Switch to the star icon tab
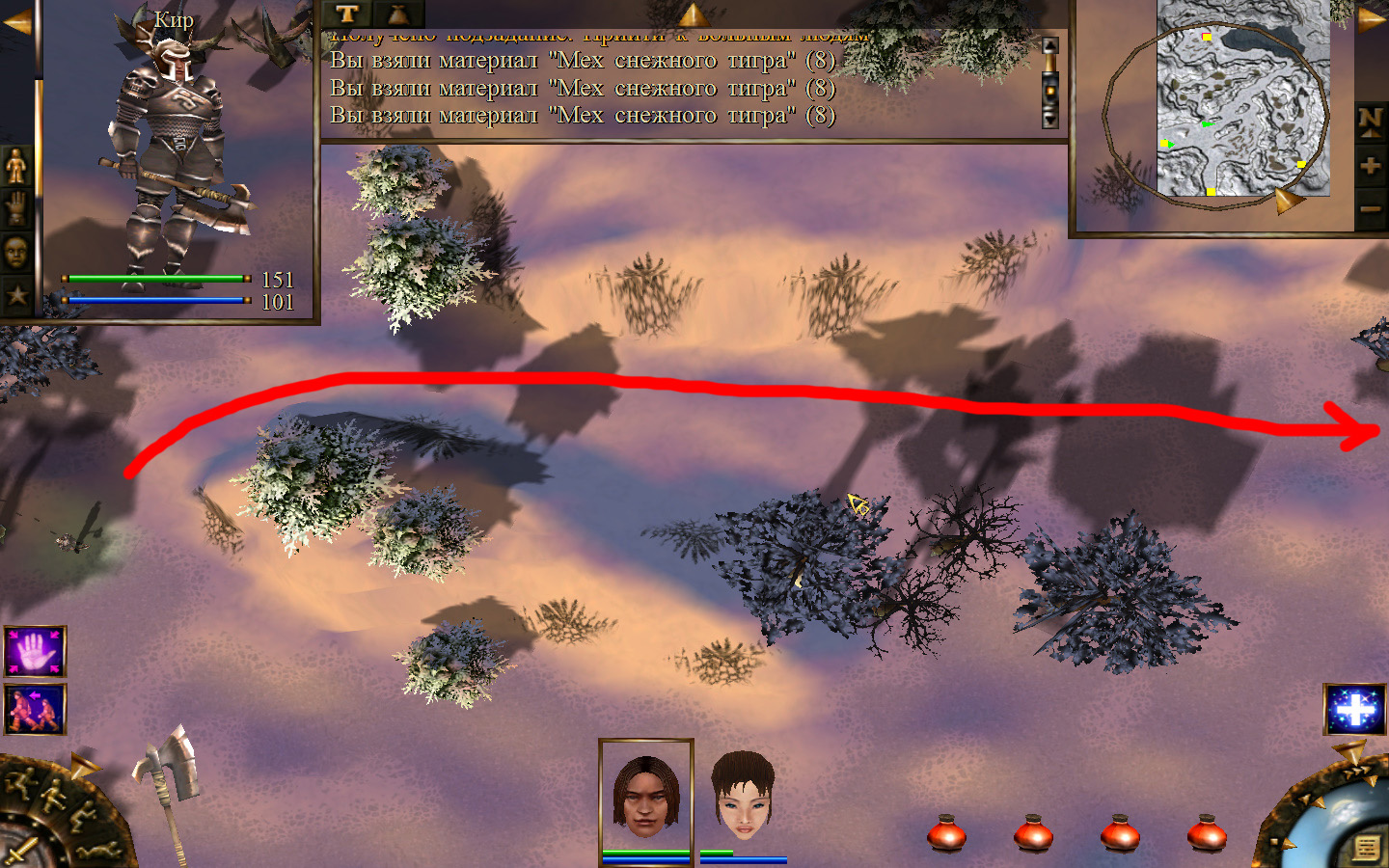The image size is (1389, 868). pyautogui.click(x=16, y=295)
